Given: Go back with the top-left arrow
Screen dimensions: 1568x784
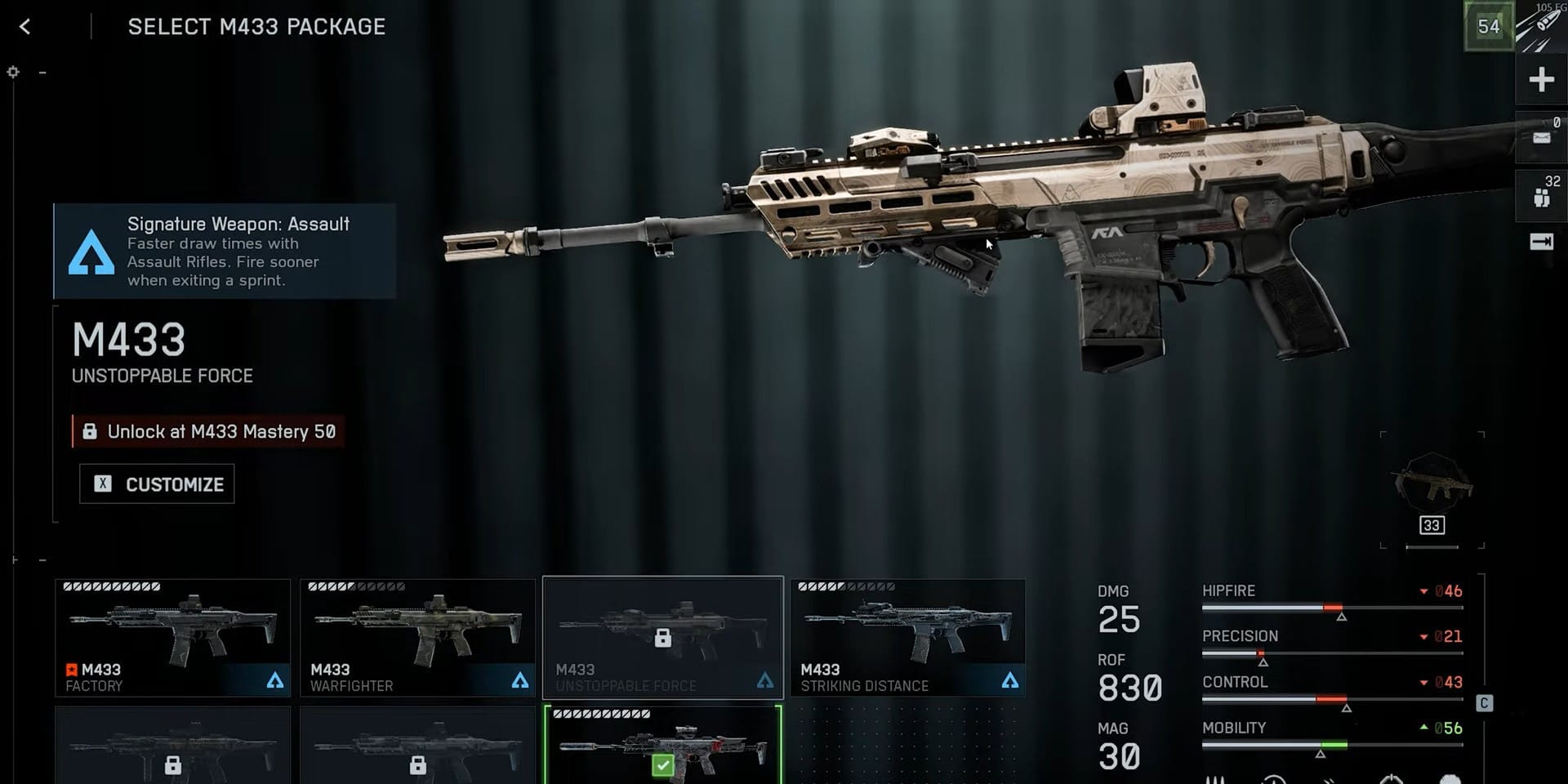Looking at the screenshot, I should pyautogui.click(x=25, y=27).
